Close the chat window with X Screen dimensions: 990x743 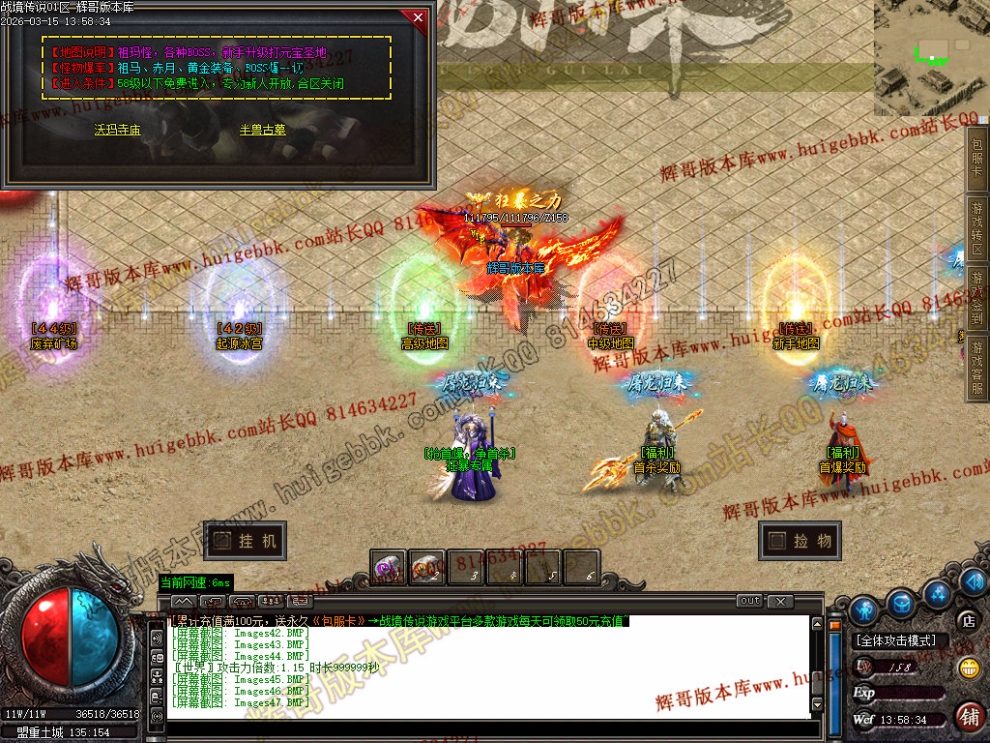780,601
